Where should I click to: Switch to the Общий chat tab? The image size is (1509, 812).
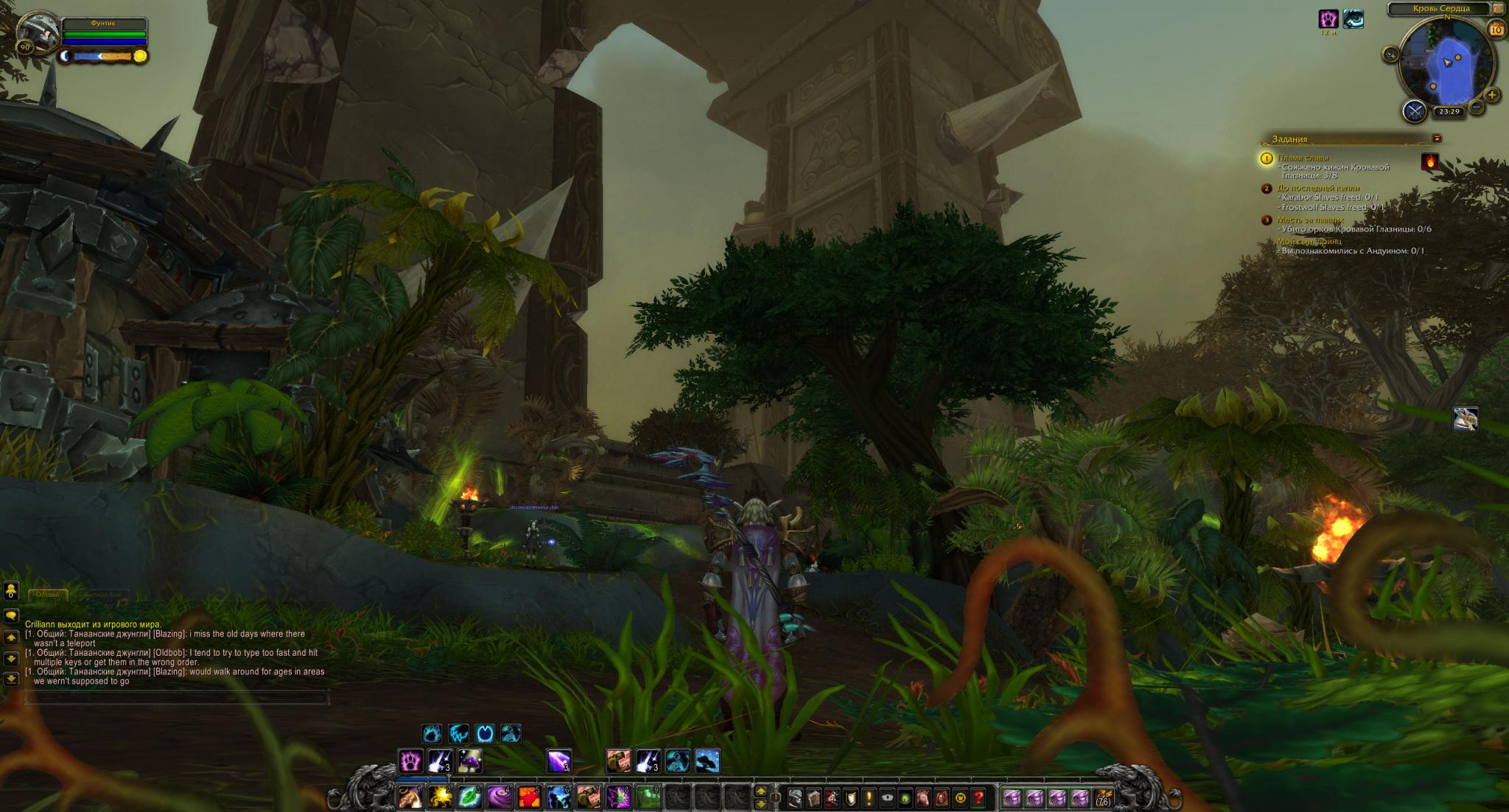(x=48, y=595)
